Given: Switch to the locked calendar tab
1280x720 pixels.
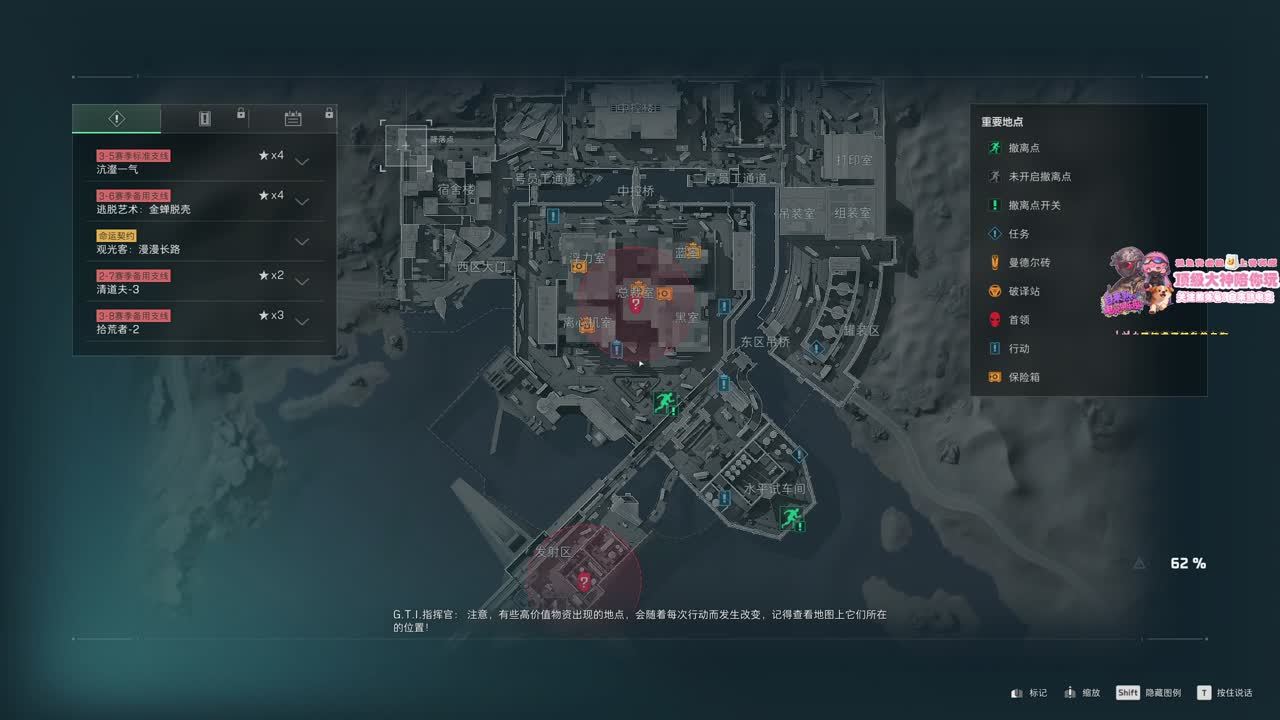Looking at the screenshot, I should 293,119.
